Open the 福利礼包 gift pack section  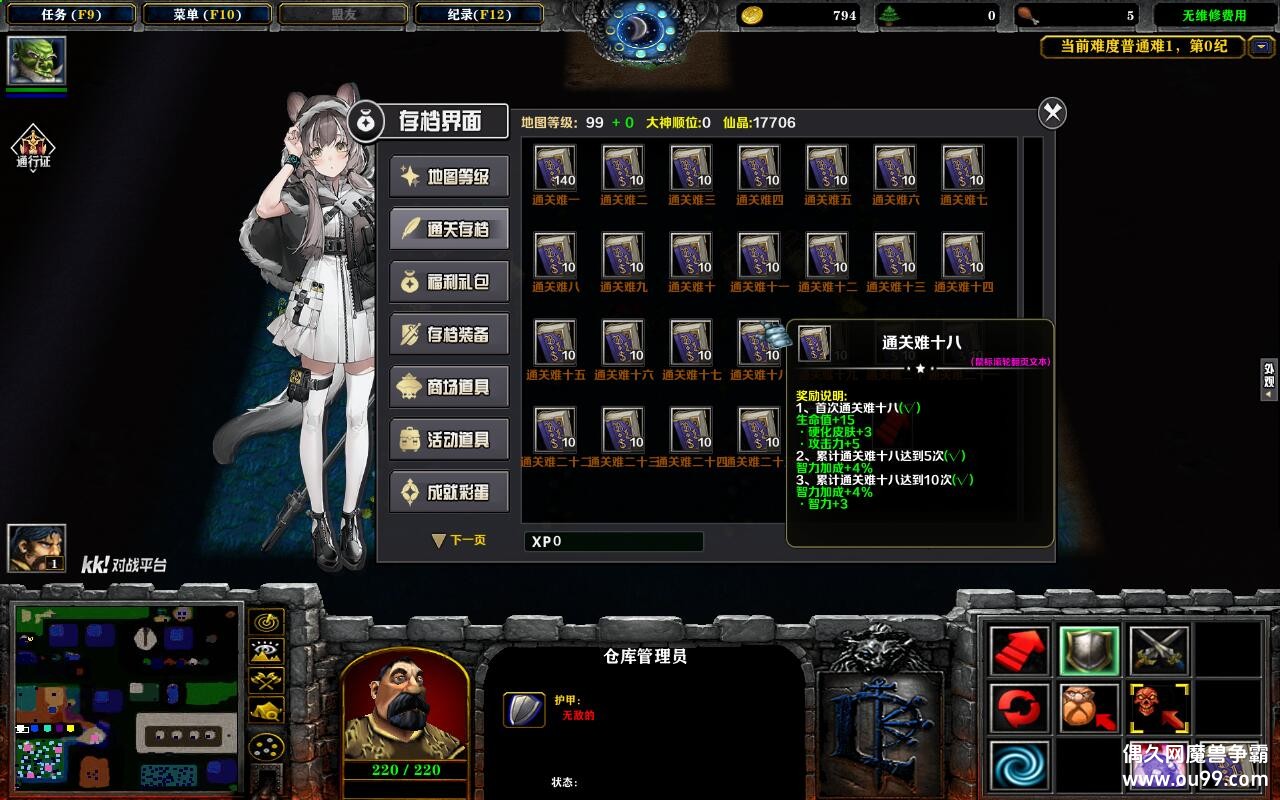tap(449, 282)
